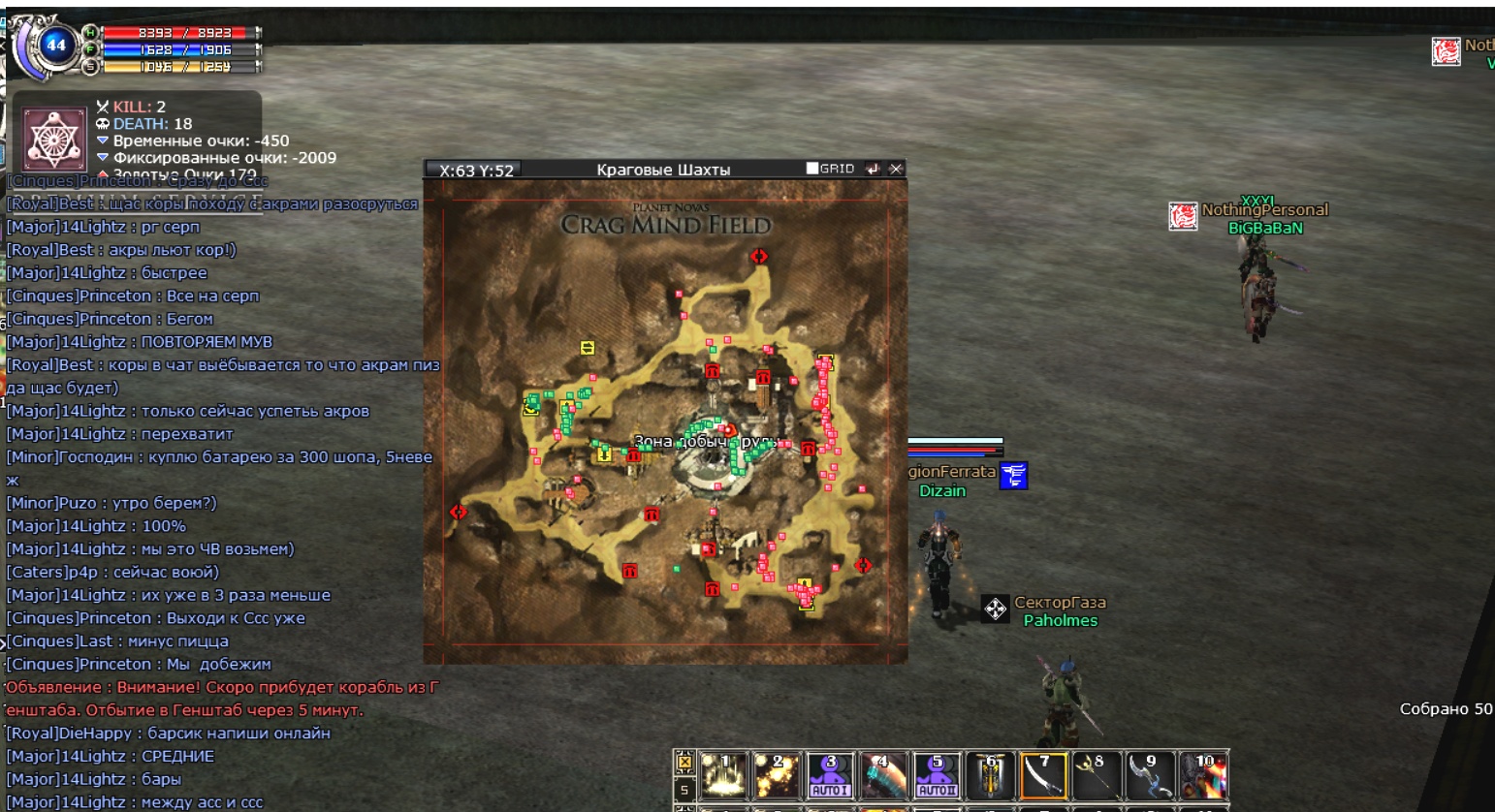Click the hexagram race emblem in score panel
Image resolution: width=1495 pixels, height=812 pixels.
[x=54, y=140]
